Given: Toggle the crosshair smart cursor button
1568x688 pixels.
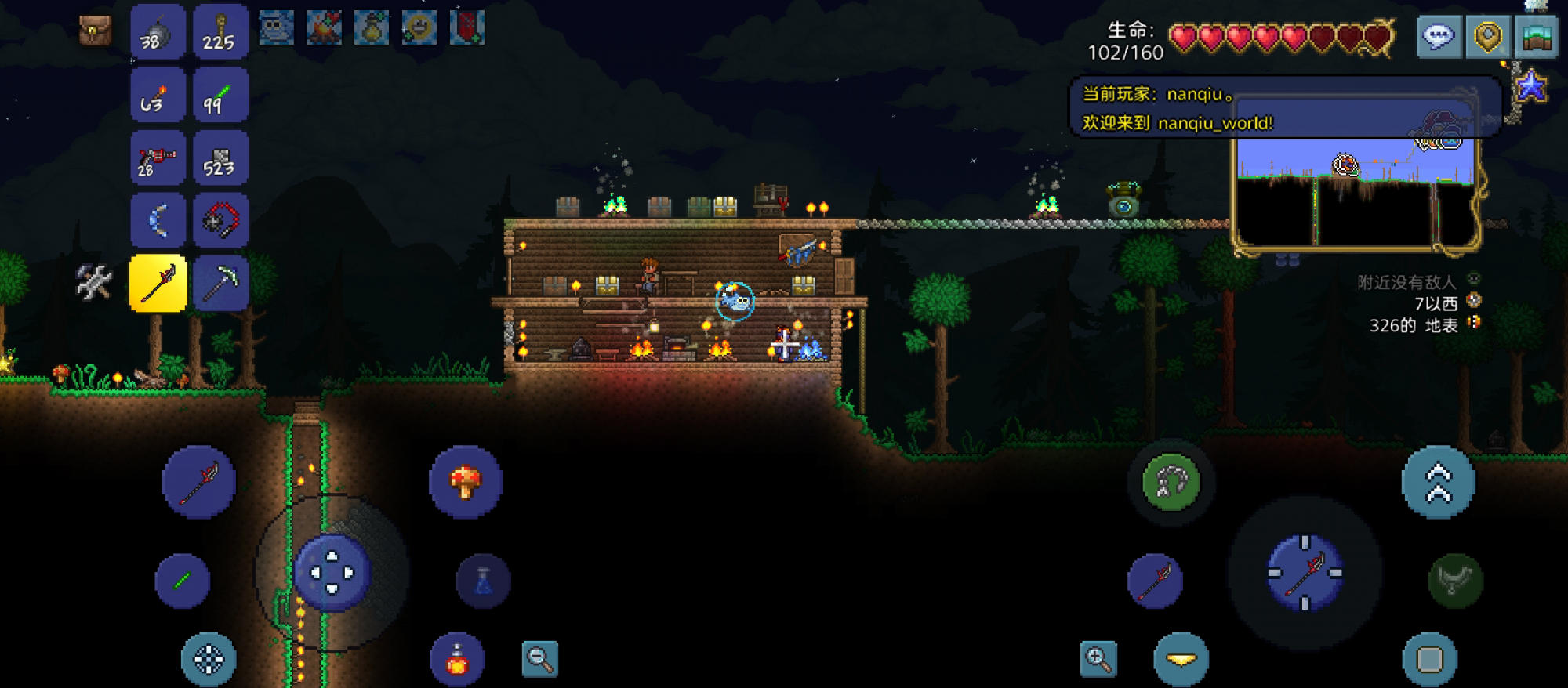Looking at the screenshot, I should (209, 659).
